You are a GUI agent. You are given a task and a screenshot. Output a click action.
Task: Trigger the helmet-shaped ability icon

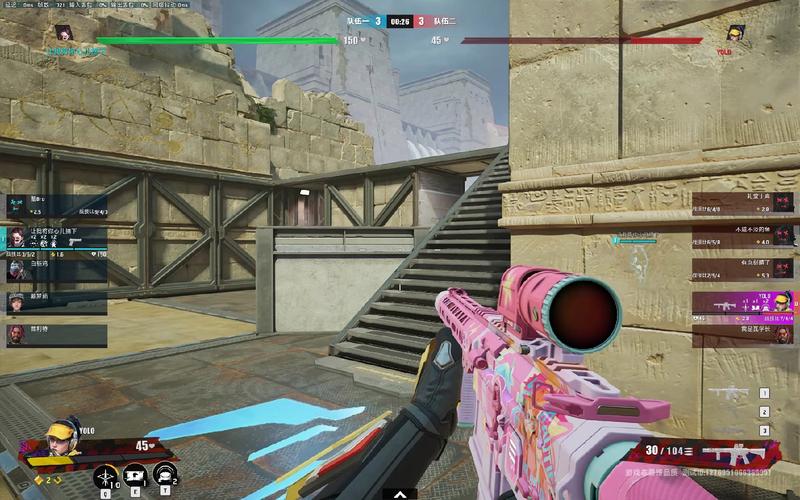(165, 474)
